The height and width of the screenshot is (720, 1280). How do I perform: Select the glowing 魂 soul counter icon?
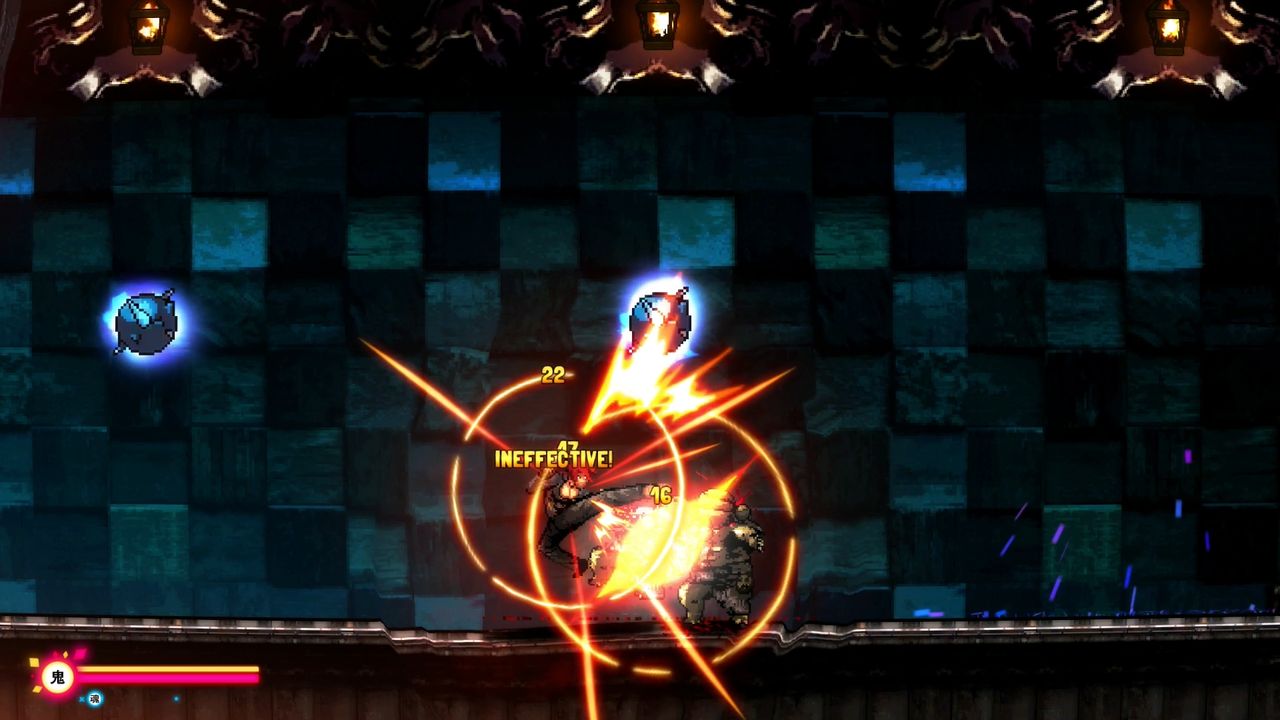(94, 699)
